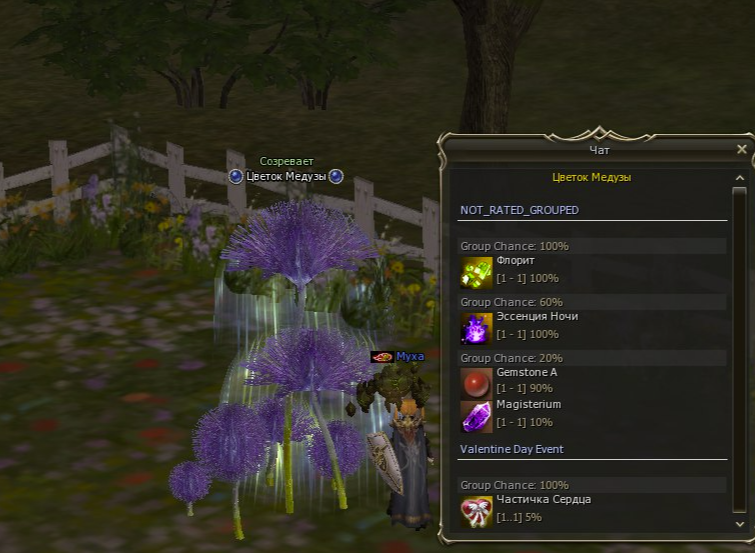The image size is (755, 553).
Task: Choose the Gemstone A drop icon
Action: point(476,383)
